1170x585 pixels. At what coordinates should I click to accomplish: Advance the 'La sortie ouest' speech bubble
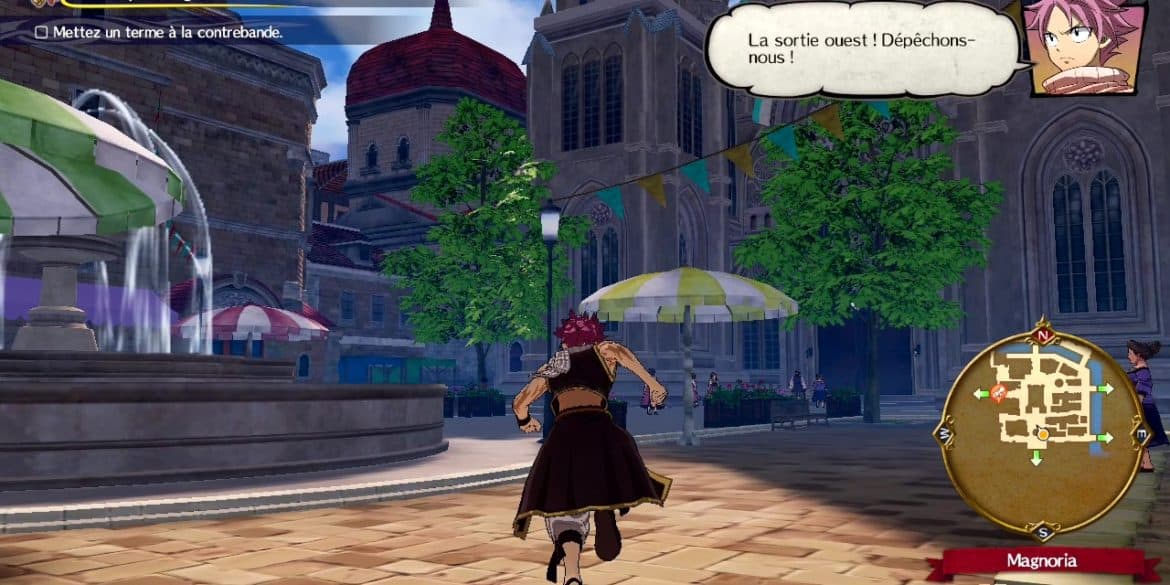(x=864, y=50)
